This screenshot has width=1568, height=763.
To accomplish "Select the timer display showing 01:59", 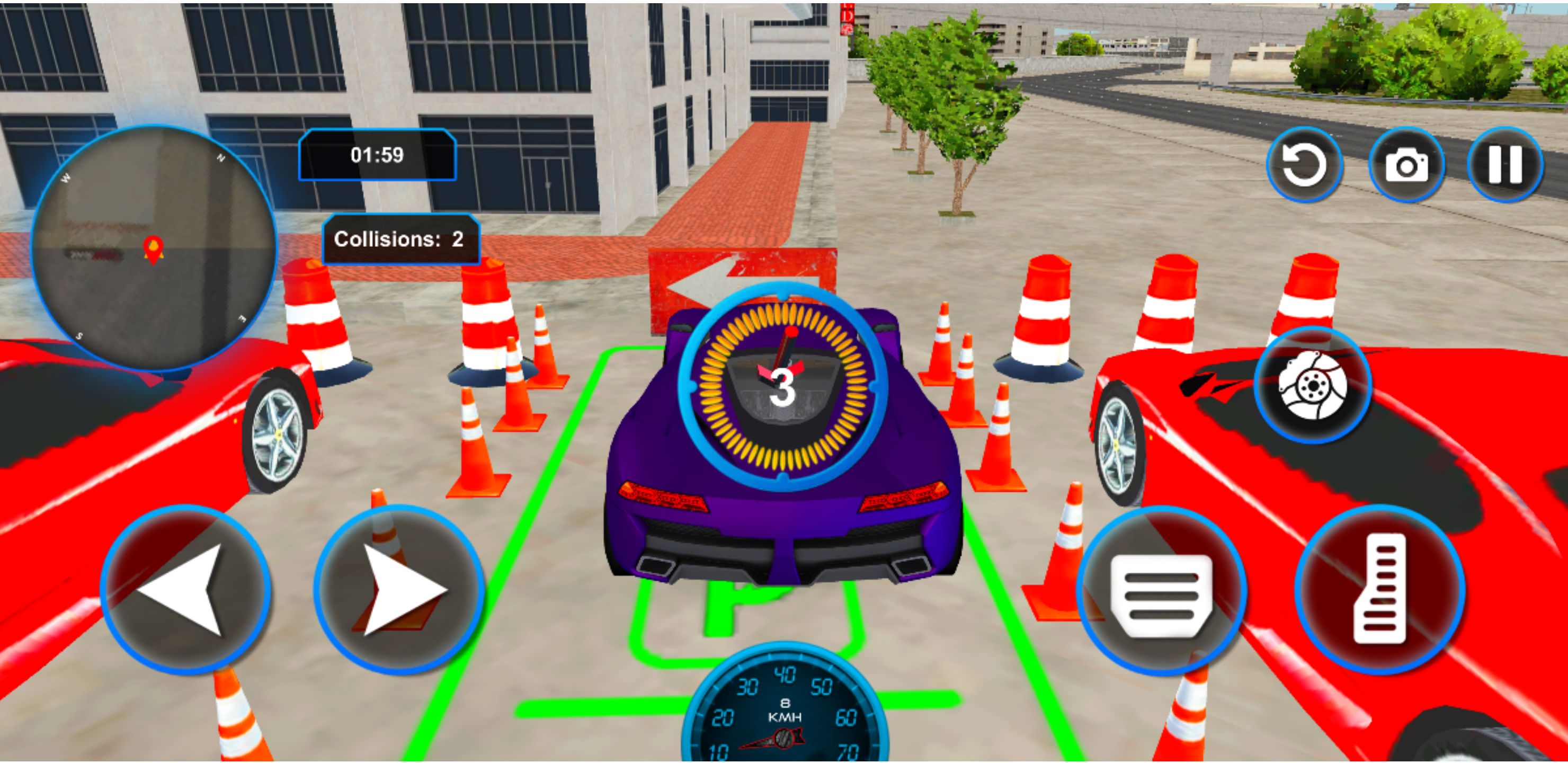I will 376,155.
